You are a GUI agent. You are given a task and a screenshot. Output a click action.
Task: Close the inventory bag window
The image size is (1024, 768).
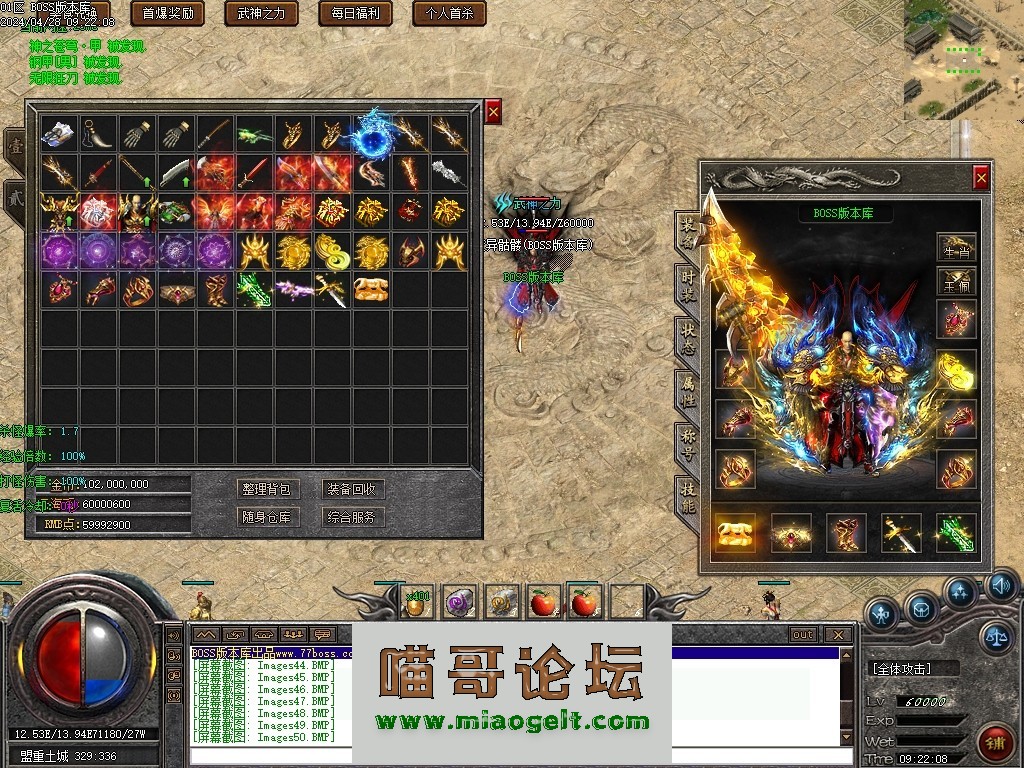[x=493, y=112]
